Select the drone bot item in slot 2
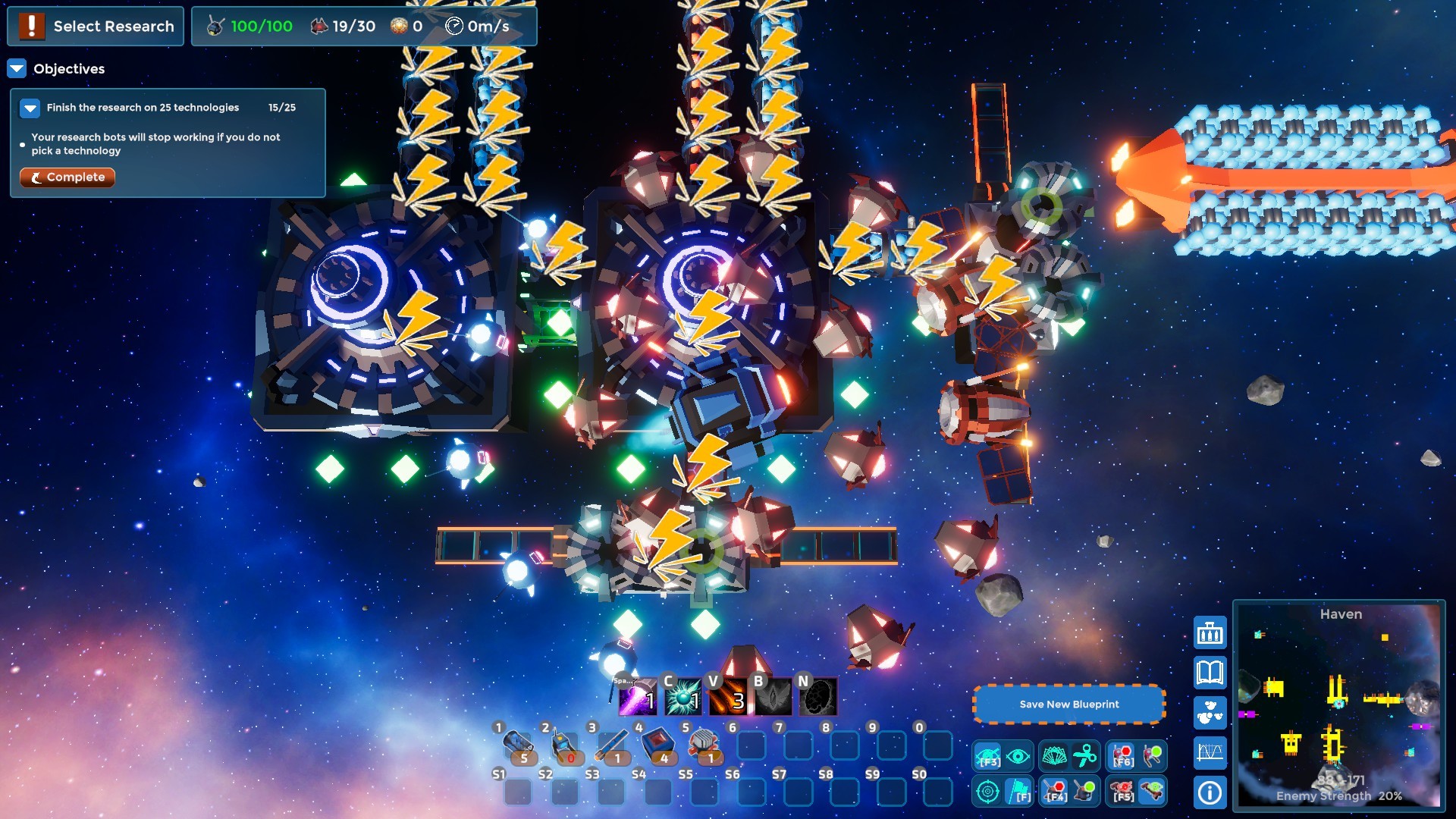This screenshot has height=819, width=1456. click(x=565, y=744)
